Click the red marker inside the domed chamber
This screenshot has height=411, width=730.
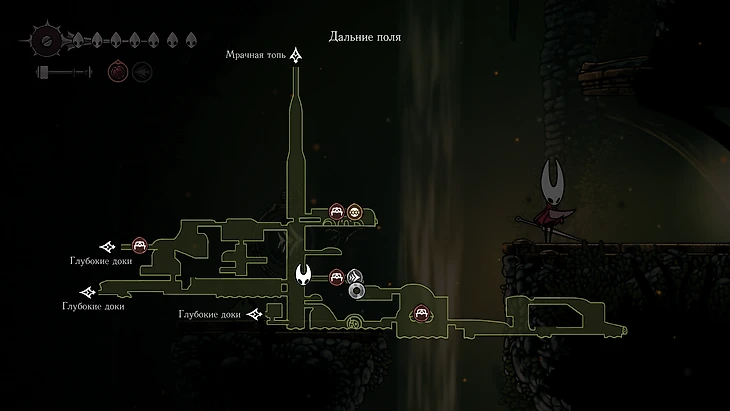click(x=422, y=314)
